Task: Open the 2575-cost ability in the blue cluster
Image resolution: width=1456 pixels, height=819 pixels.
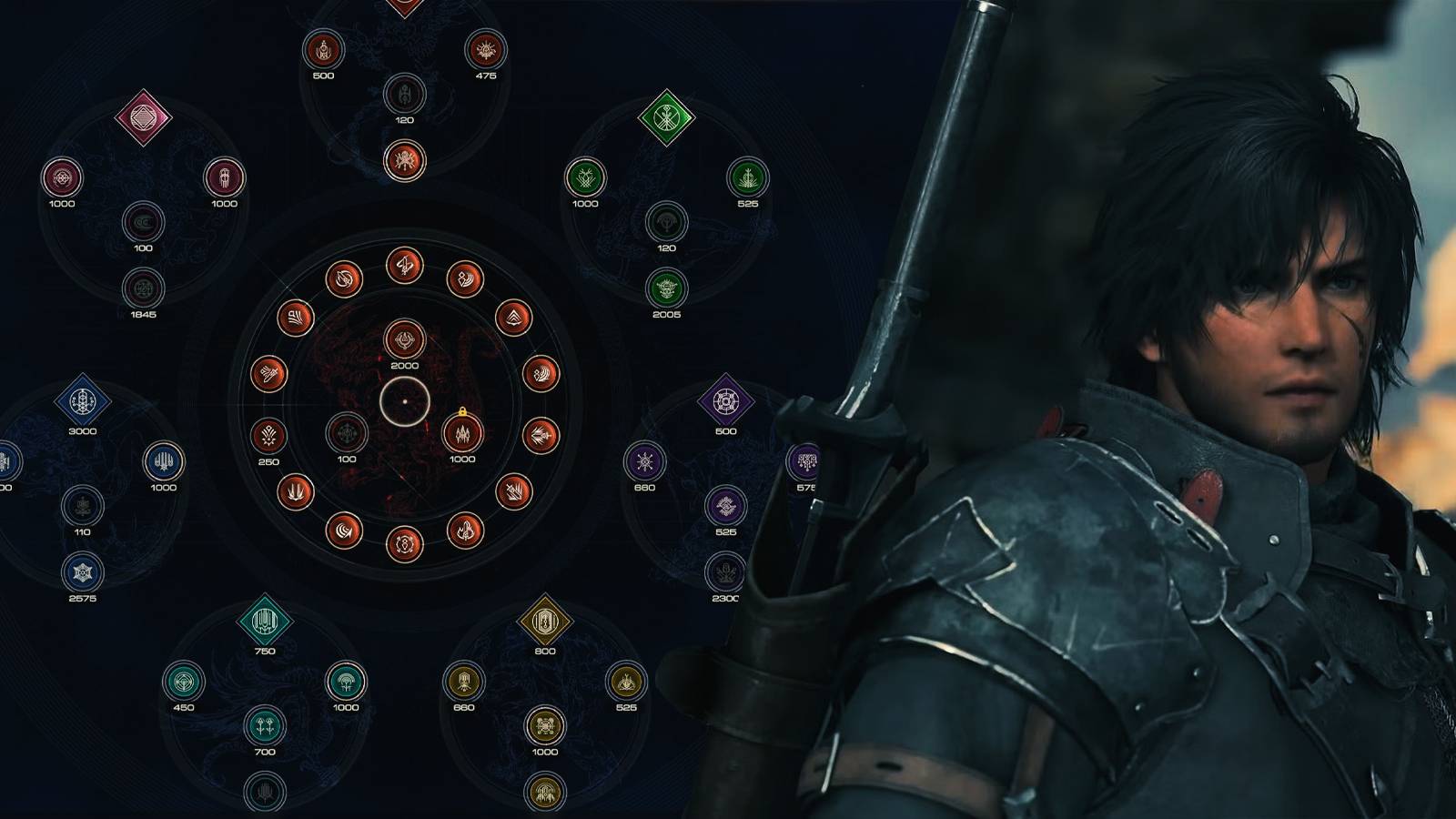Action: point(83,572)
